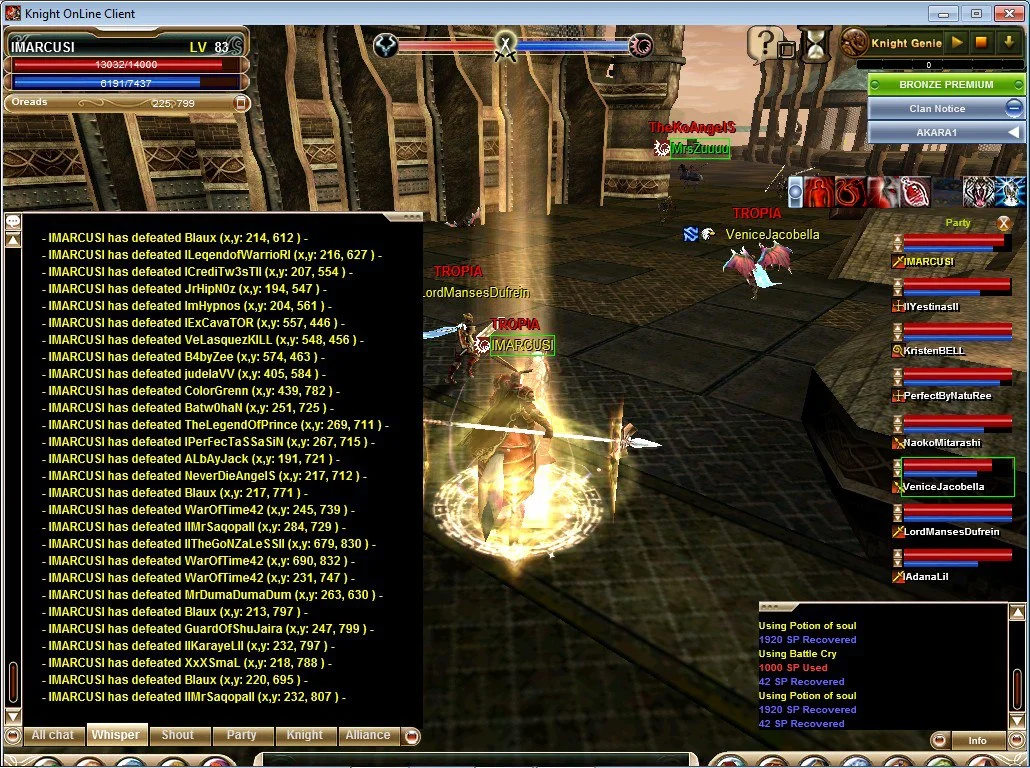
Task: Open the Alliance chat tab
Action: 368,735
